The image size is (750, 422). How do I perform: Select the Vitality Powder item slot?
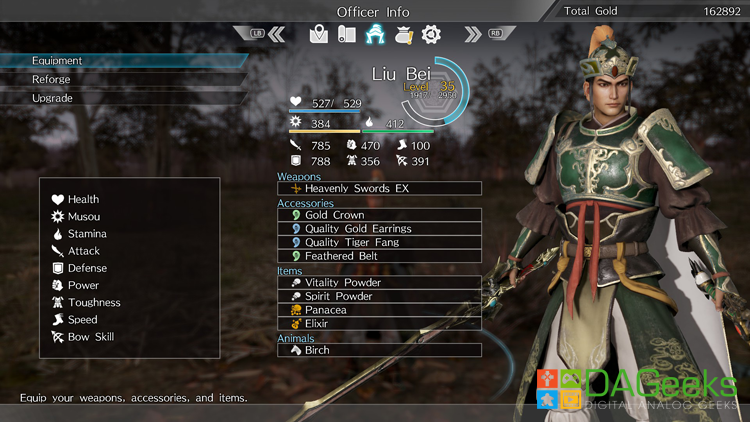pyautogui.click(x=379, y=283)
